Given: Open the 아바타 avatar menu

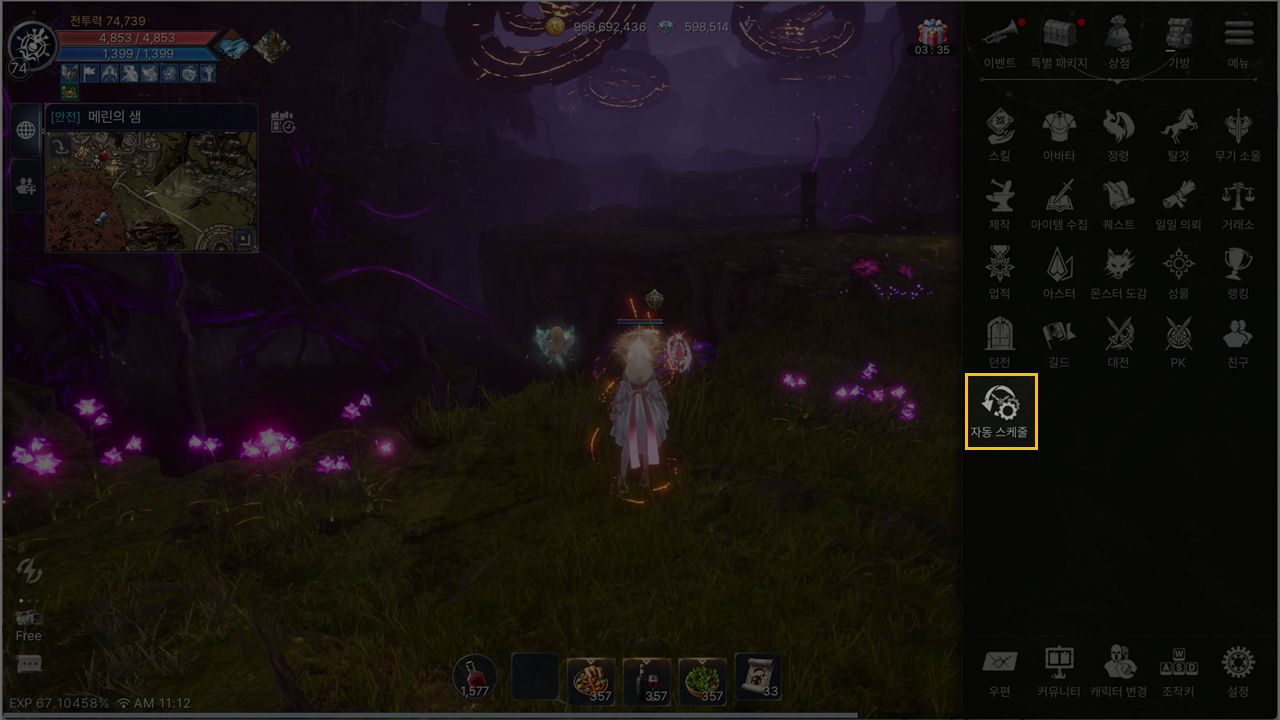Looking at the screenshot, I should (x=1058, y=134).
